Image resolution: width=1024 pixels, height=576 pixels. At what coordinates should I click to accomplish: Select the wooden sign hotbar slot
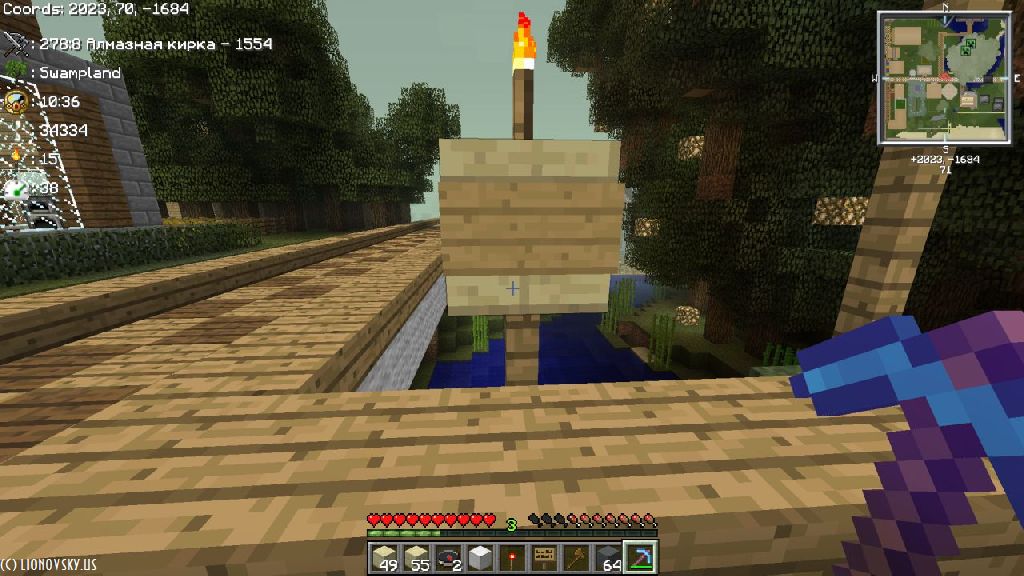tap(543, 557)
